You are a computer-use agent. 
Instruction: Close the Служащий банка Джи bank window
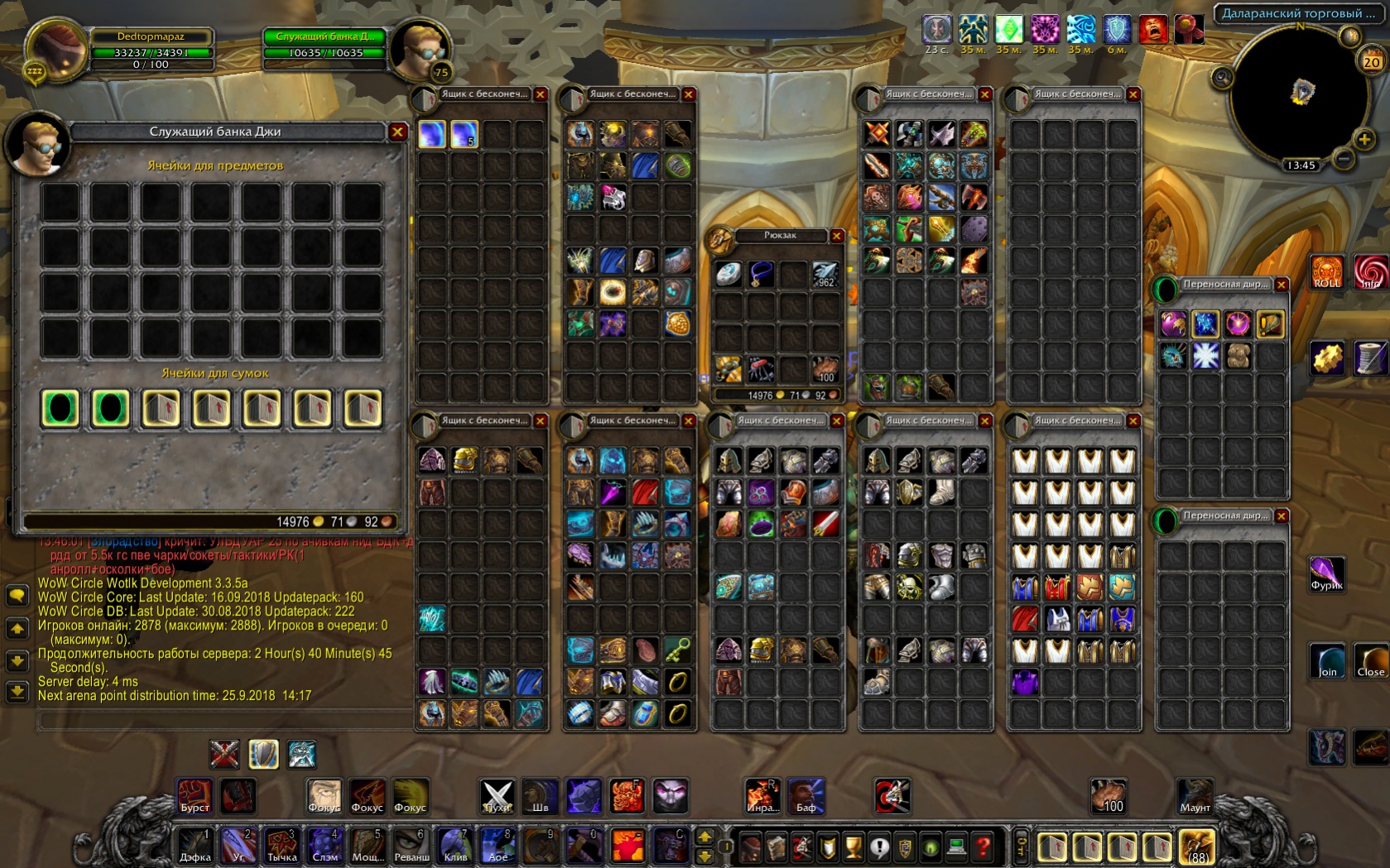(x=398, y=132)
